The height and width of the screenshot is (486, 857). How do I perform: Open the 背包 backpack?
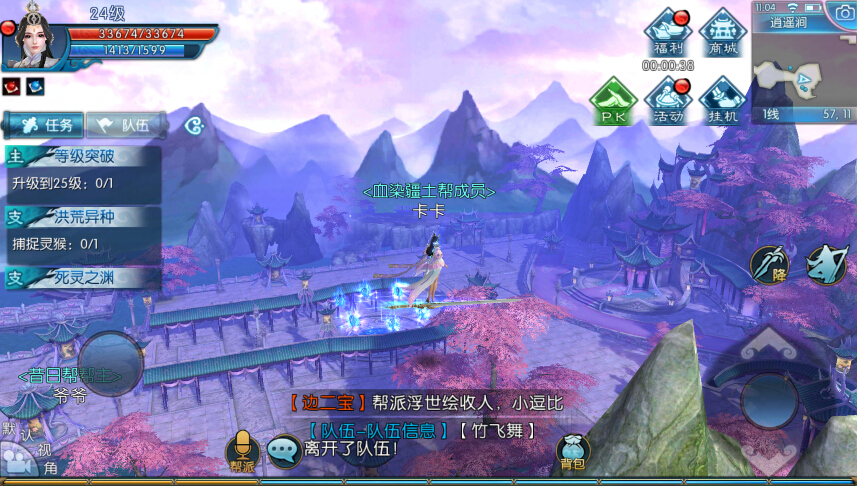click(x=572, y=452)
